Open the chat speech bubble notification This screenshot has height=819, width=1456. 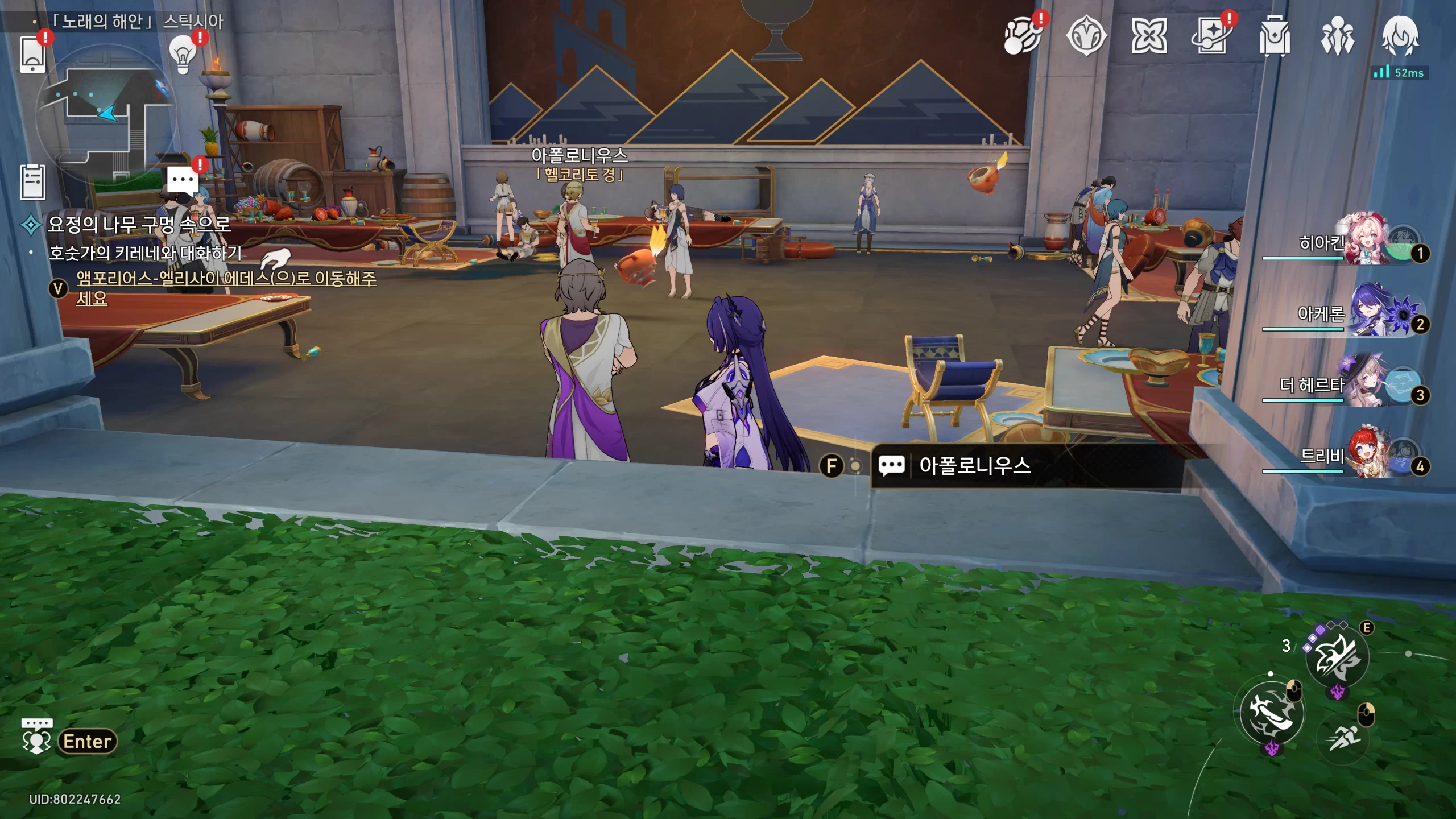[x=183, y=180]
